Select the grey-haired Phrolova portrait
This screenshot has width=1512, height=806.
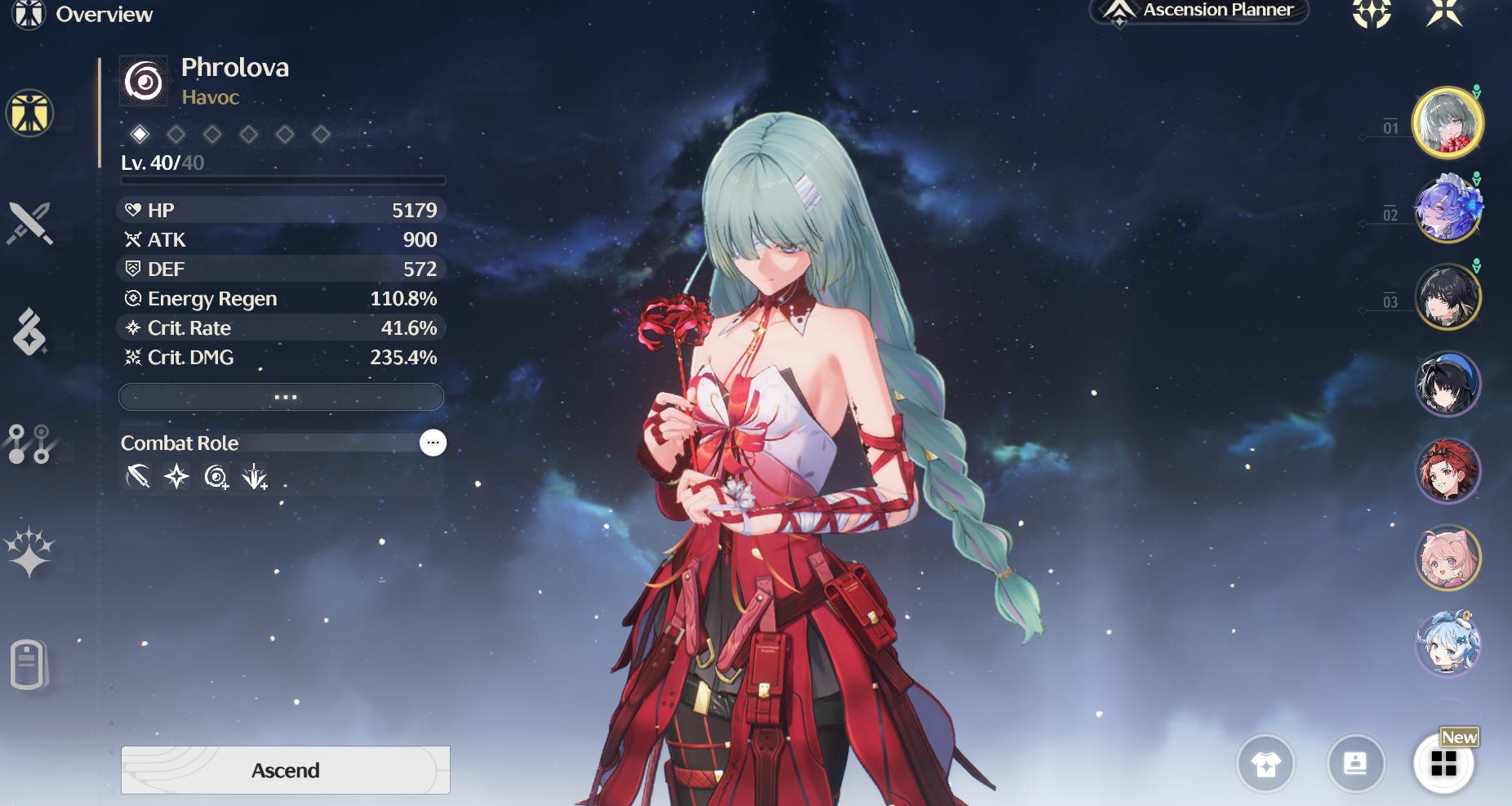click(x=1448, y=122)
